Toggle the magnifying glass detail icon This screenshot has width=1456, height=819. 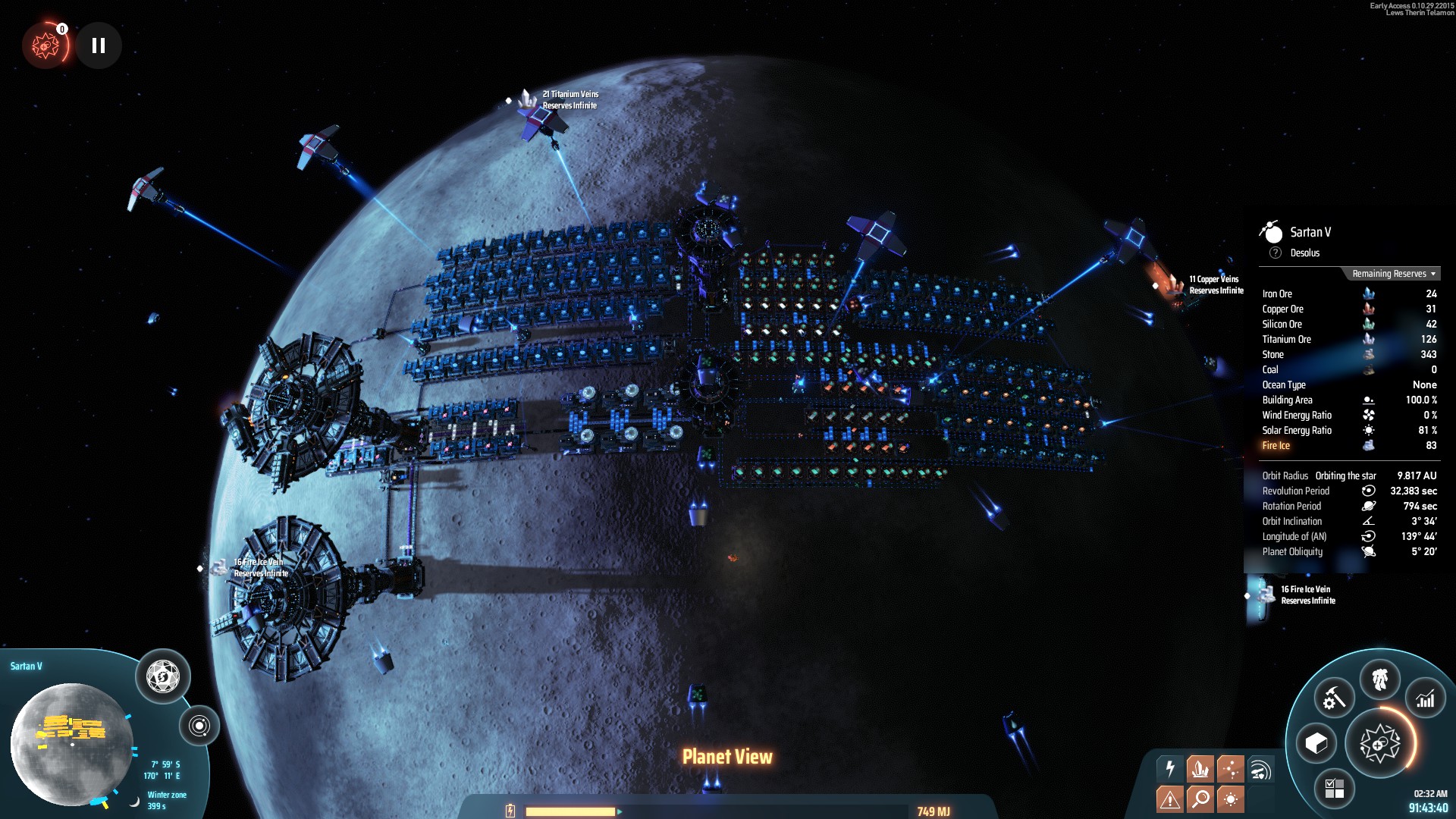click(x=1200, y=799)
